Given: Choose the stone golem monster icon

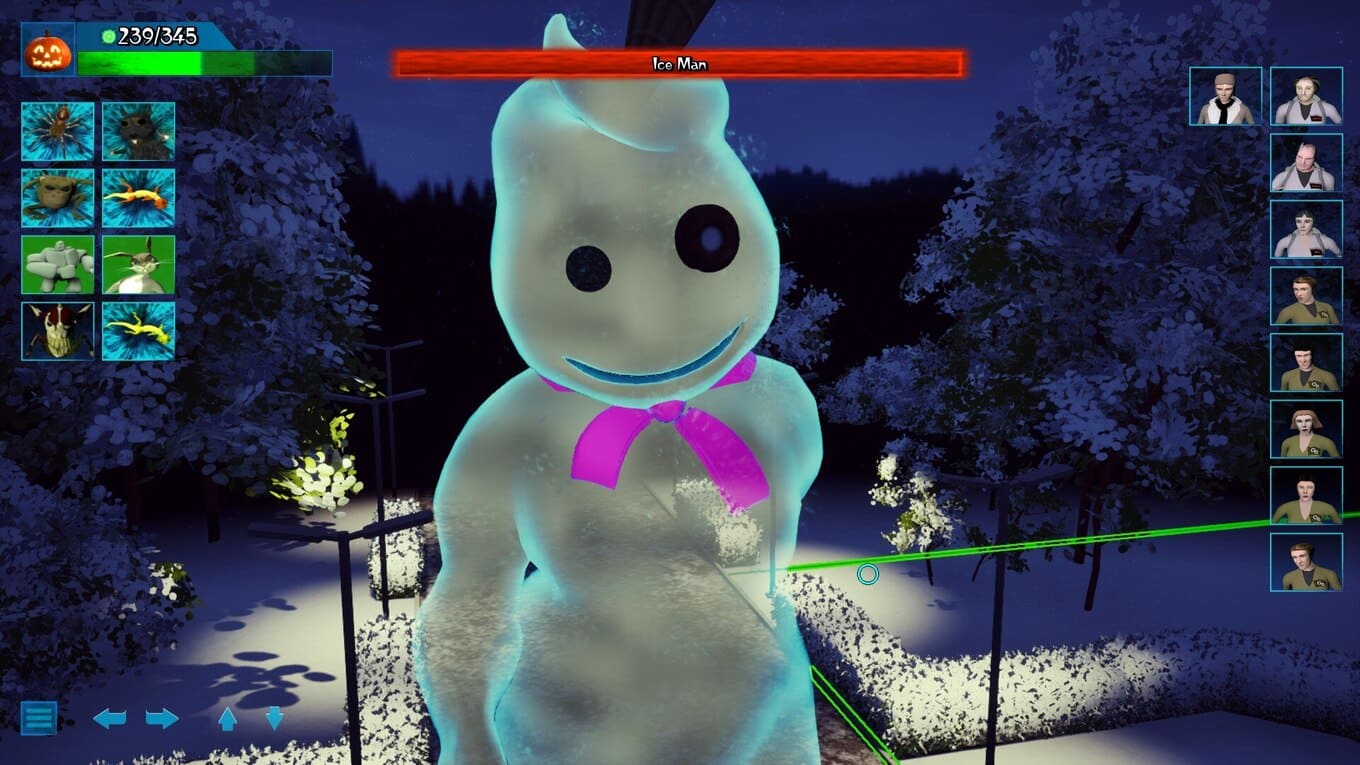Looking at the screenshot, I should tap(58, 265).
